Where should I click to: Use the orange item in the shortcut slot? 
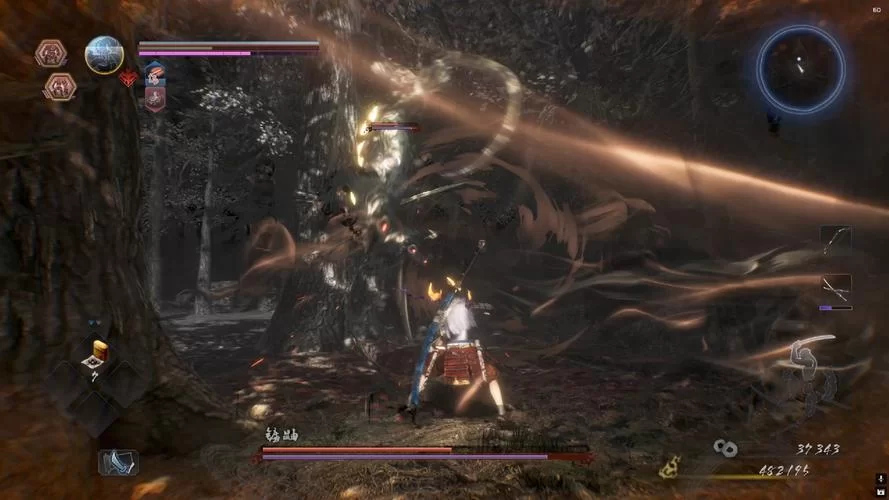[x=99, y=352]
